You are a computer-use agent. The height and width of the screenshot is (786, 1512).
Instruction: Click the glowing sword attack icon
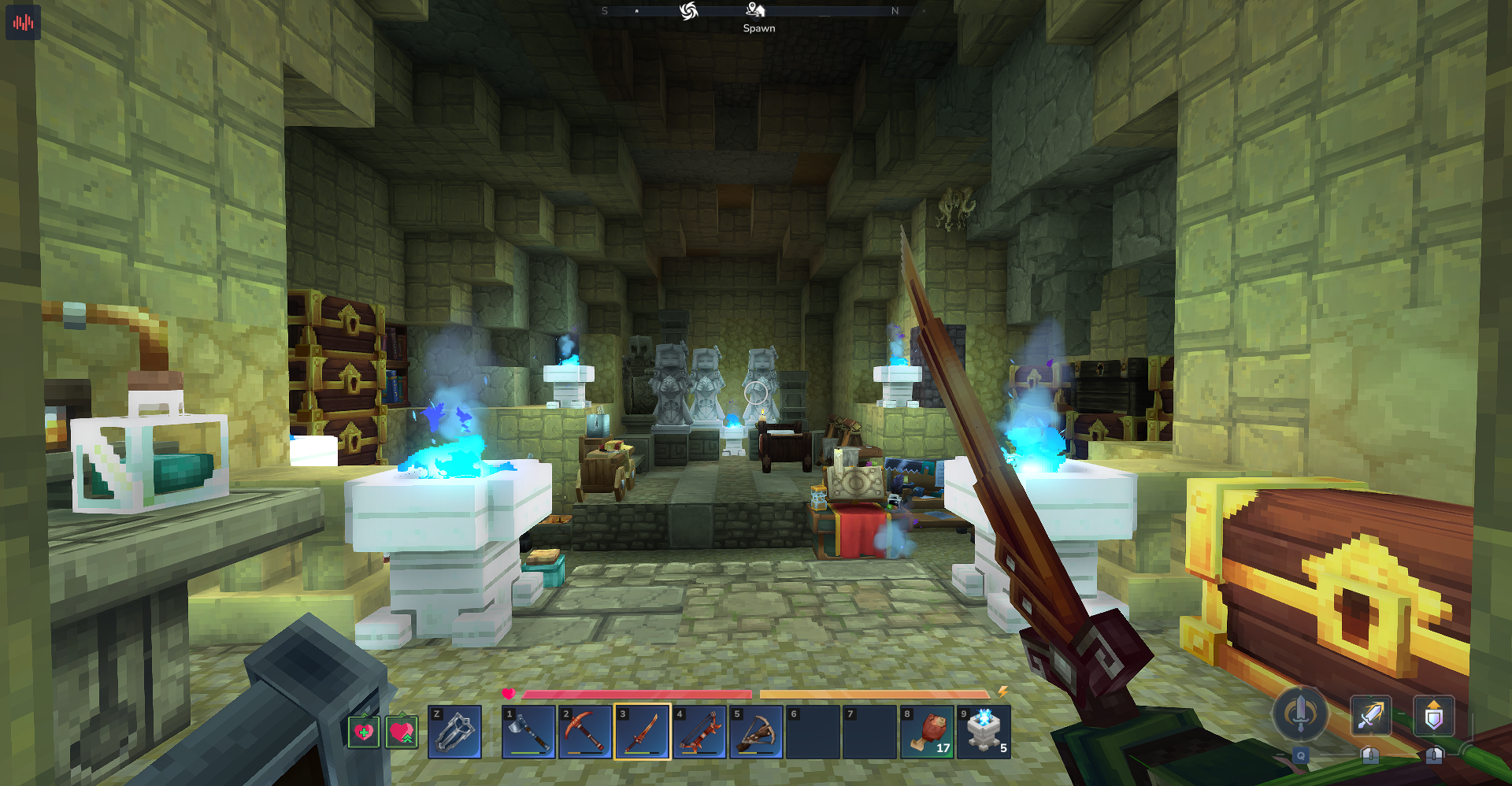[x=1370, y=716]
